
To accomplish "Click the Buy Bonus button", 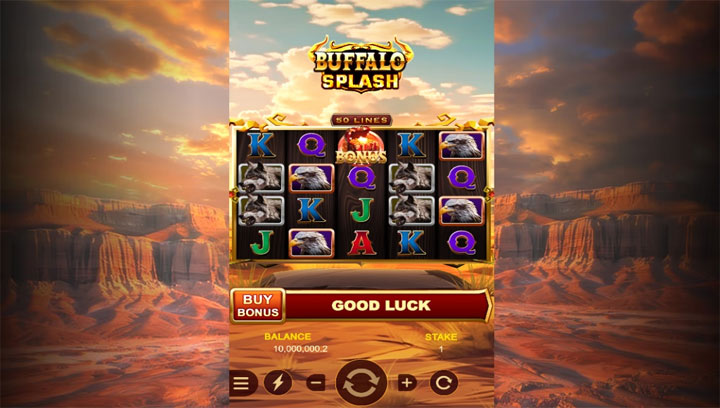I will pos(258,305).
